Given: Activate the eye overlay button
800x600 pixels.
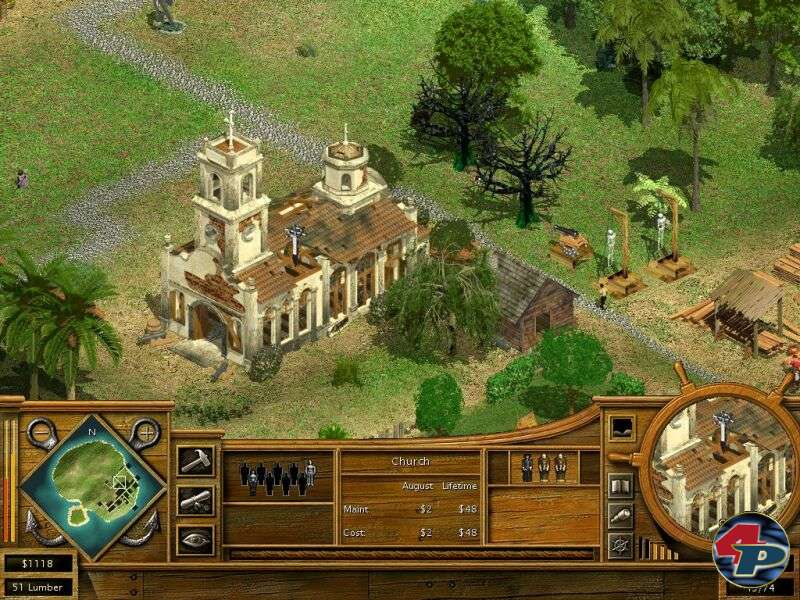Looking at the screenshot, I should pyautogui.click(x=195, y=540).
